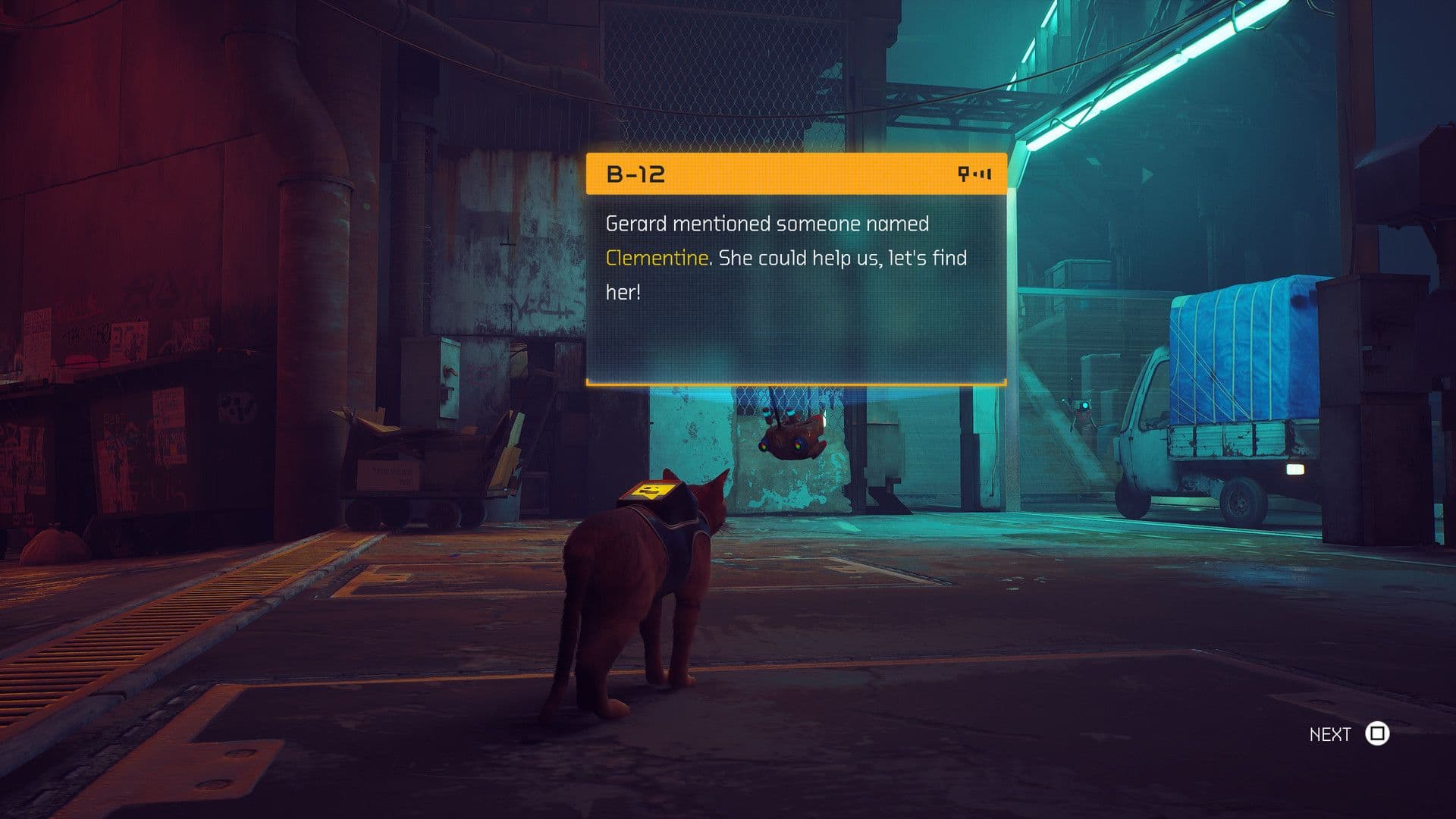
Task: Click the orange header strip of the dialog
Action: pos(796,173)
